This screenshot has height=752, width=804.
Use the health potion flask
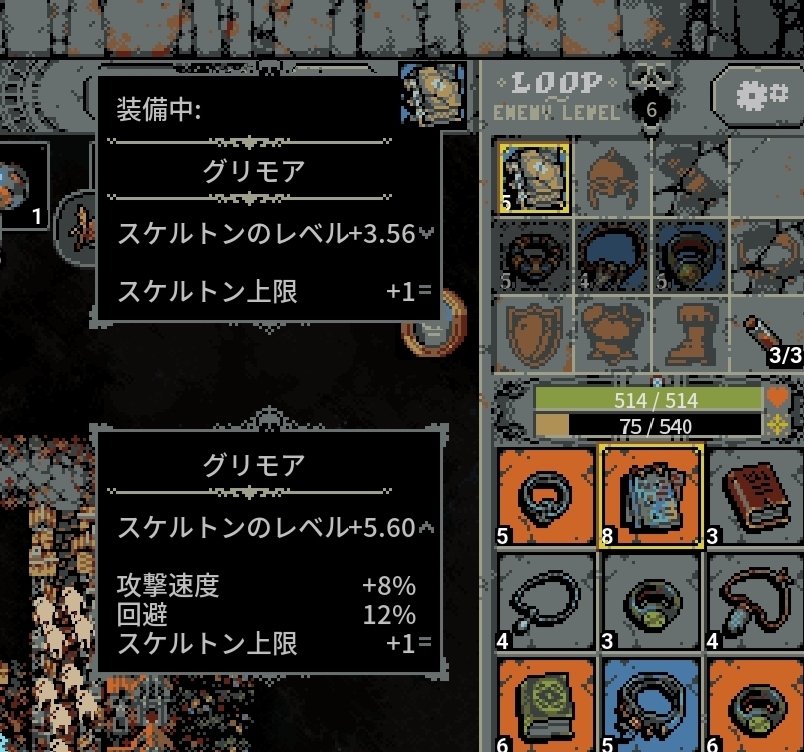tap(772, 332)
